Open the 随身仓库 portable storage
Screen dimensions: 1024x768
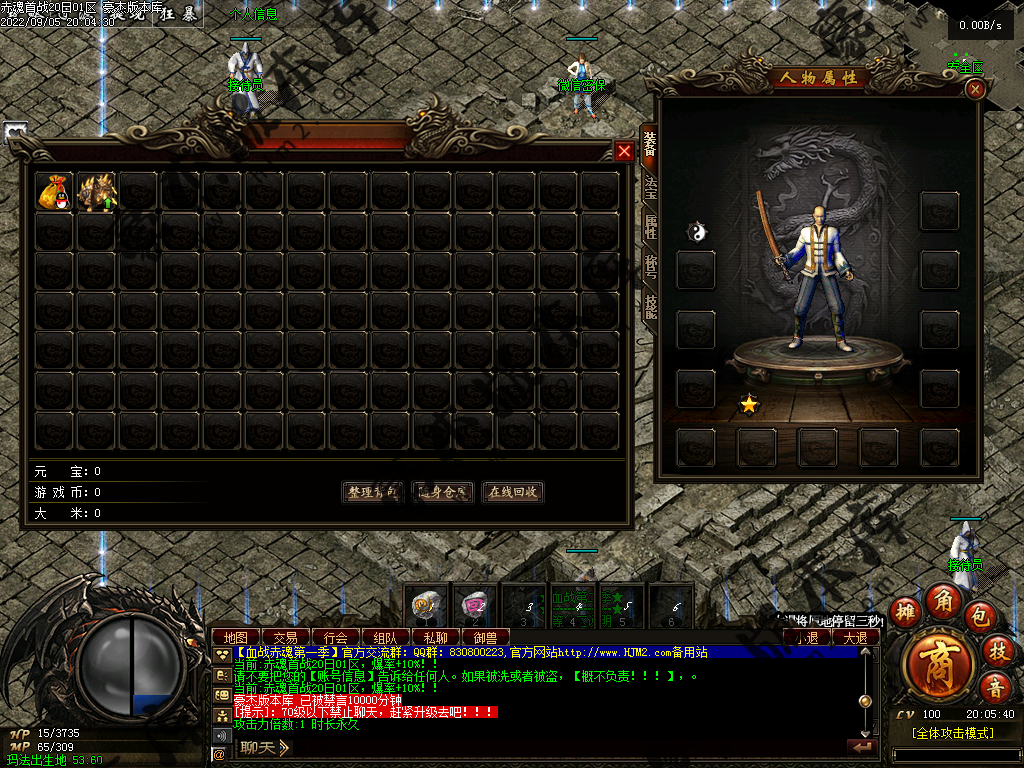tap(443, 492)
